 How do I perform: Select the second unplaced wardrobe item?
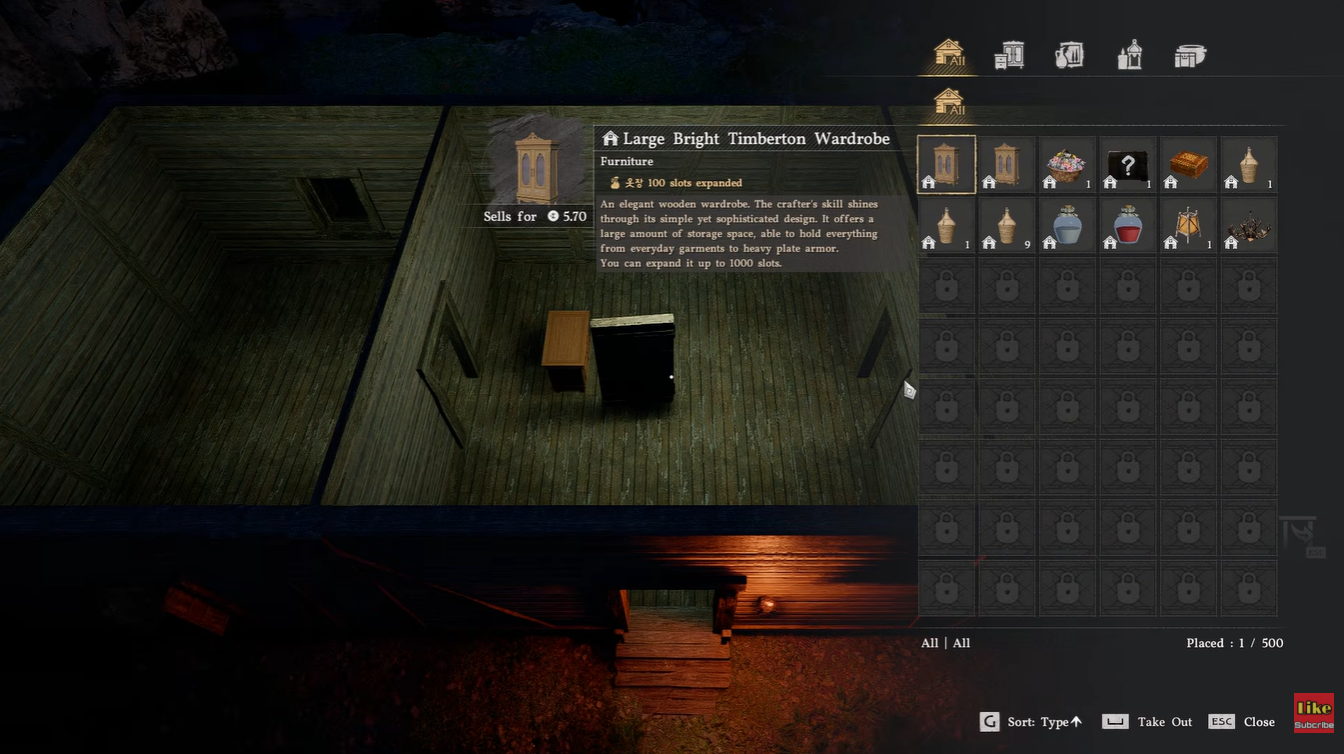[1007, 163]
